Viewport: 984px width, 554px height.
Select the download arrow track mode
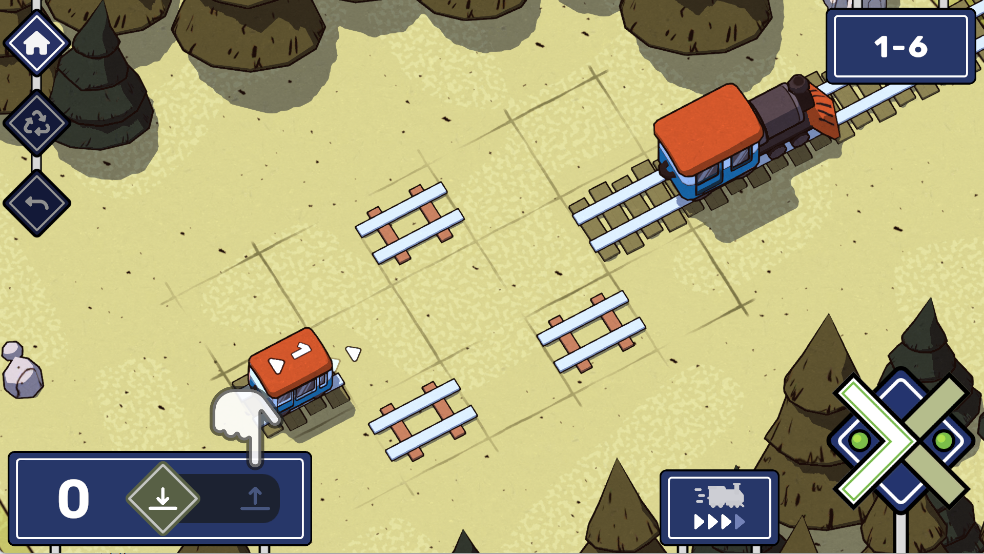point(163,497)
